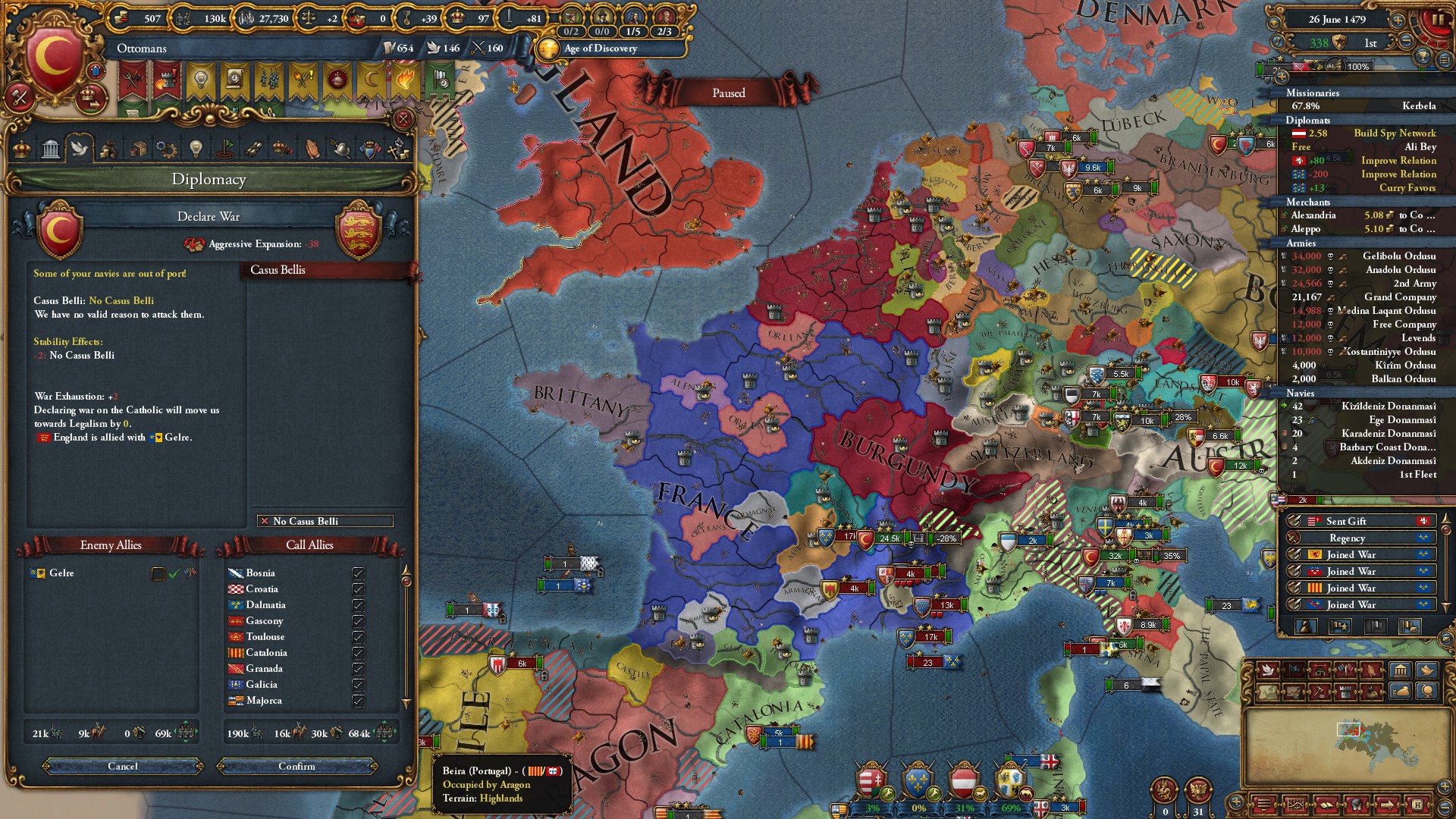Toggle Granada call-to-arms checkbox
Image resolution: width=1456 pixels, height=819 pixels.
point(358,669)
